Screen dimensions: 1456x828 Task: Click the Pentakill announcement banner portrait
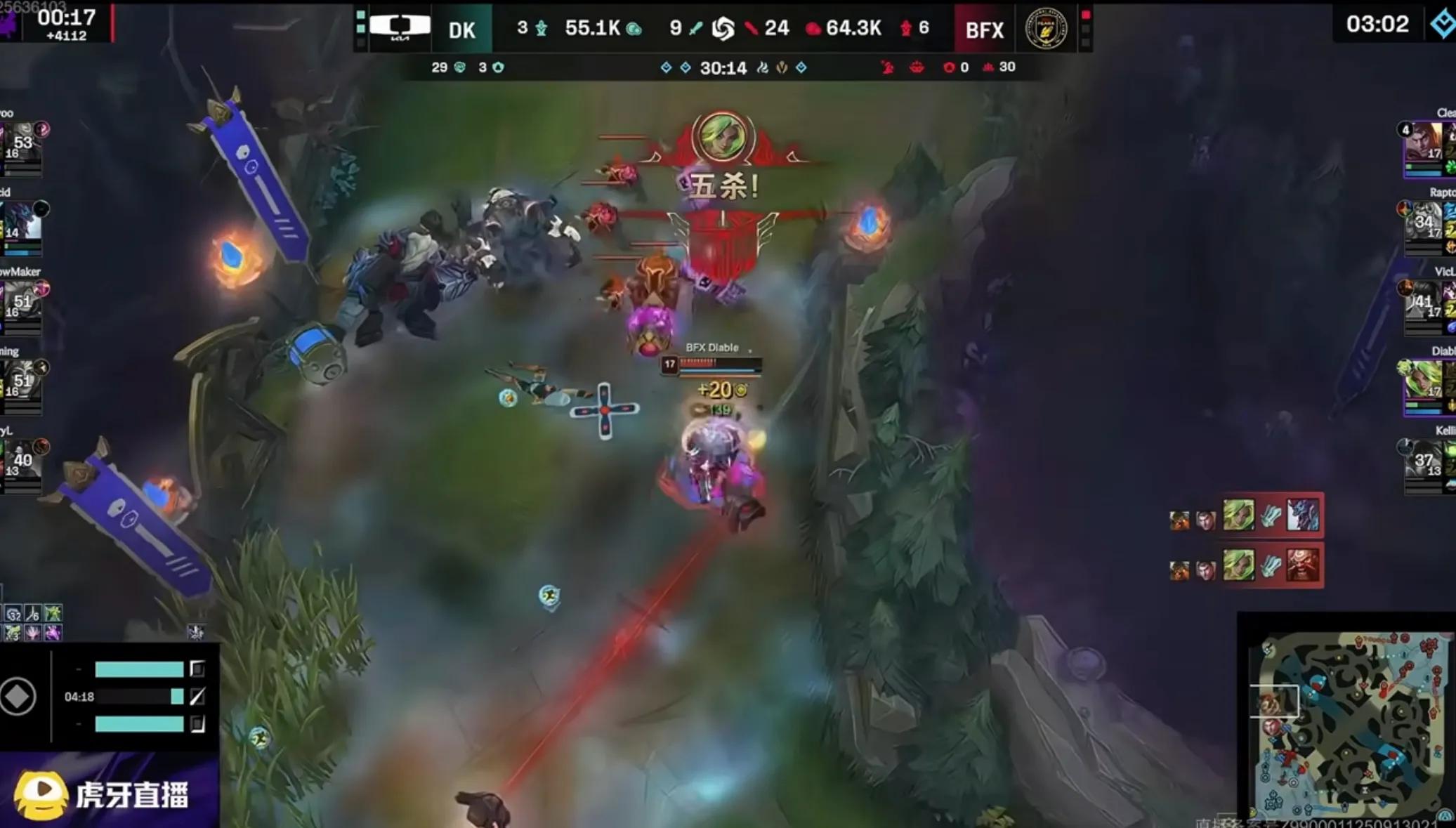[x=723, y=136]
